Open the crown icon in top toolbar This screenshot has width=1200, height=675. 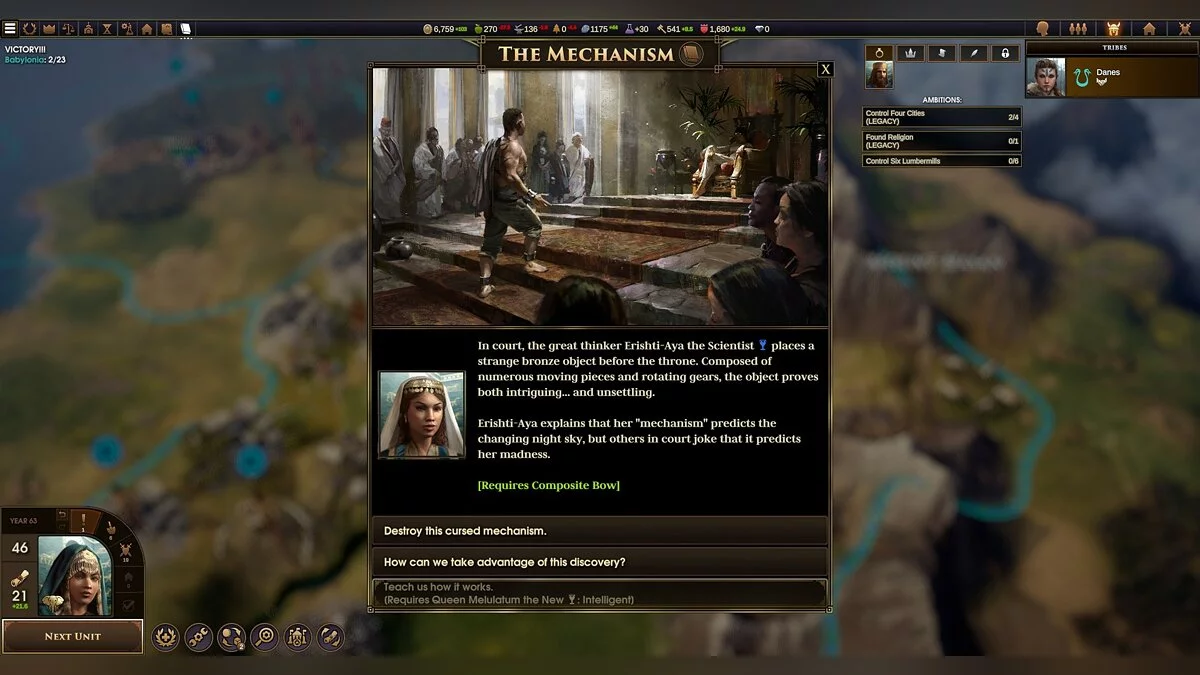pos(48,28)
